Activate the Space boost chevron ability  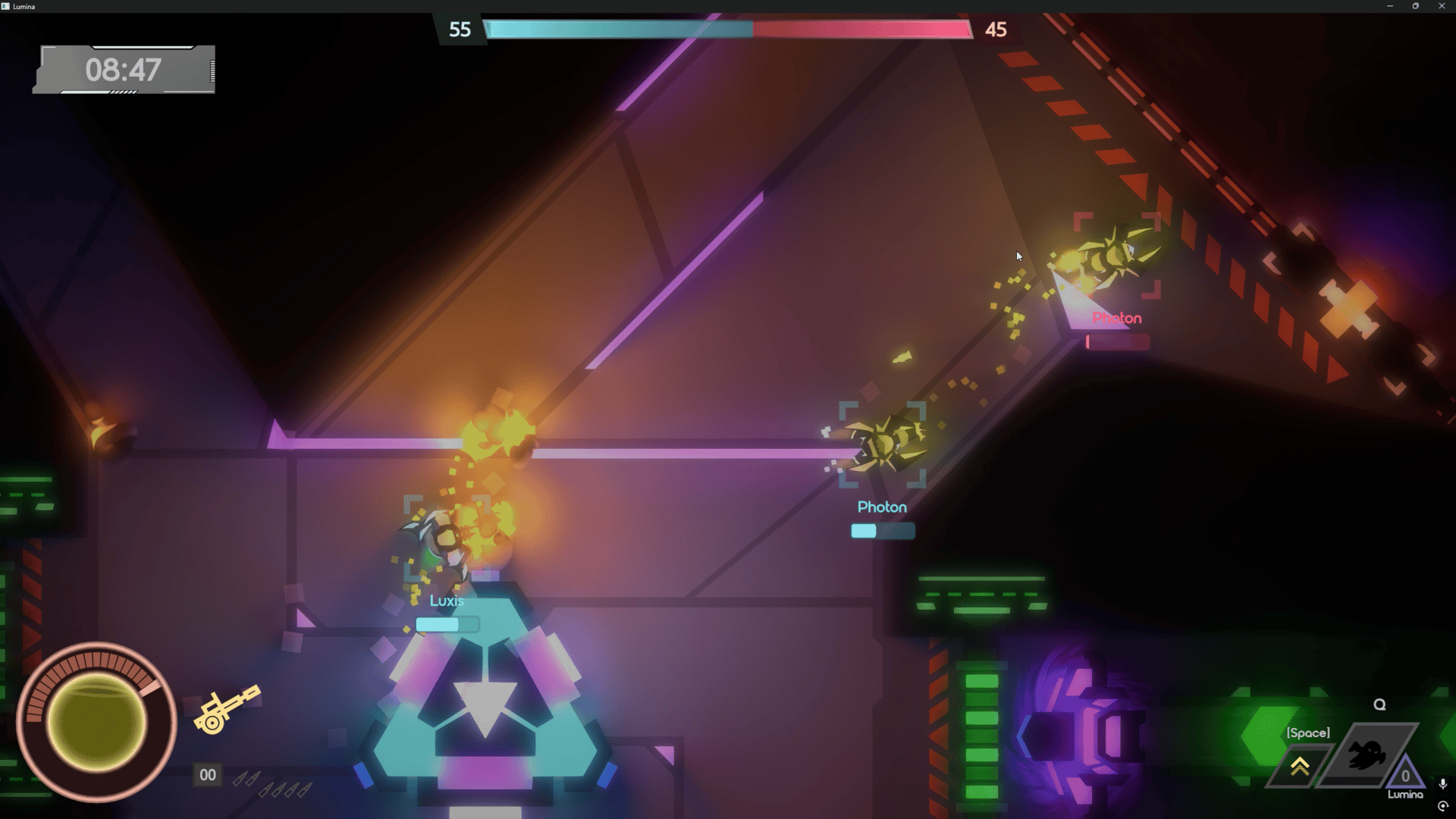pos(1300,764)
